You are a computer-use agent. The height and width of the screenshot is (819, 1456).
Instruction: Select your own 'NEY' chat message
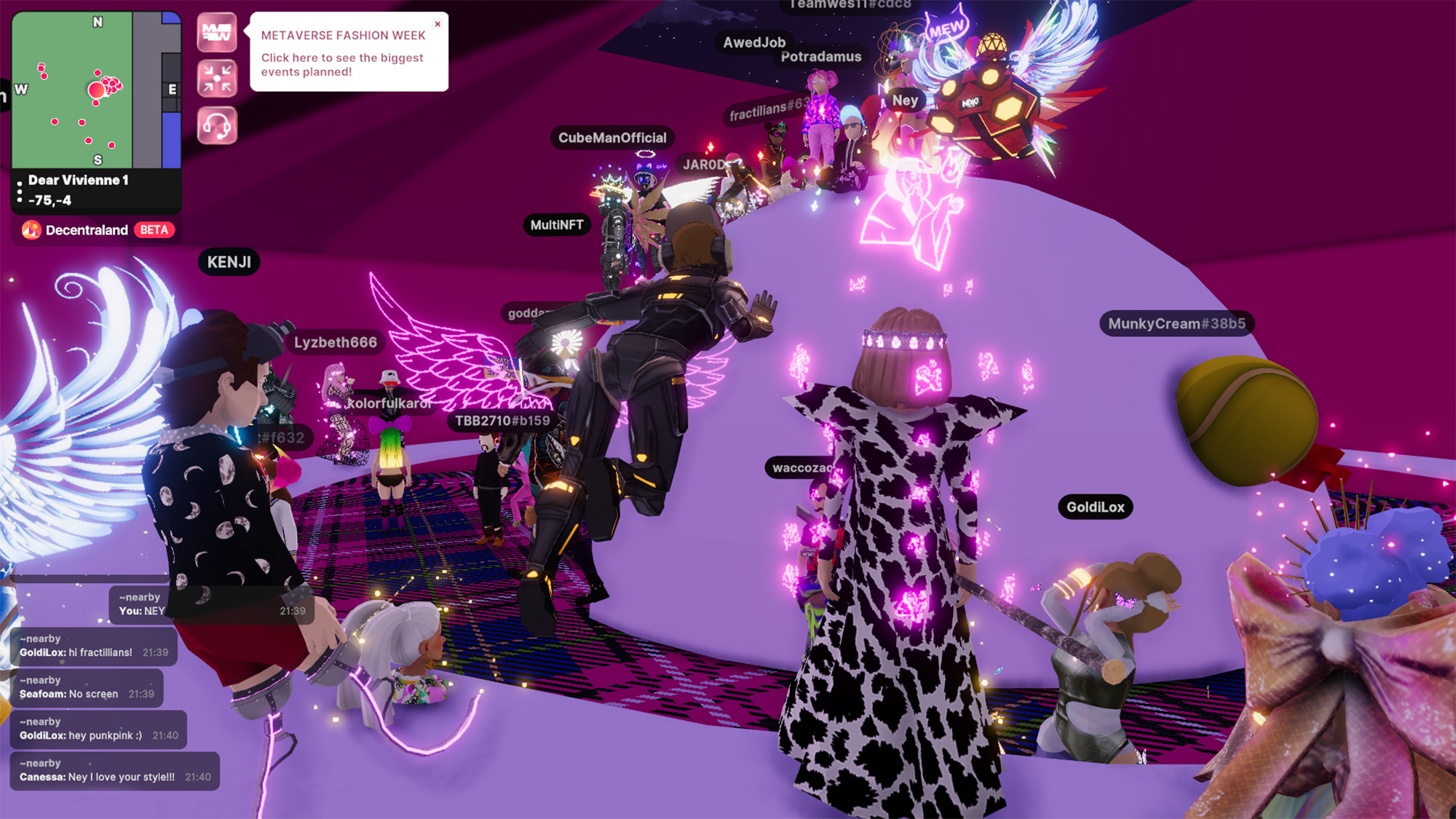click(x=211, y=604)
